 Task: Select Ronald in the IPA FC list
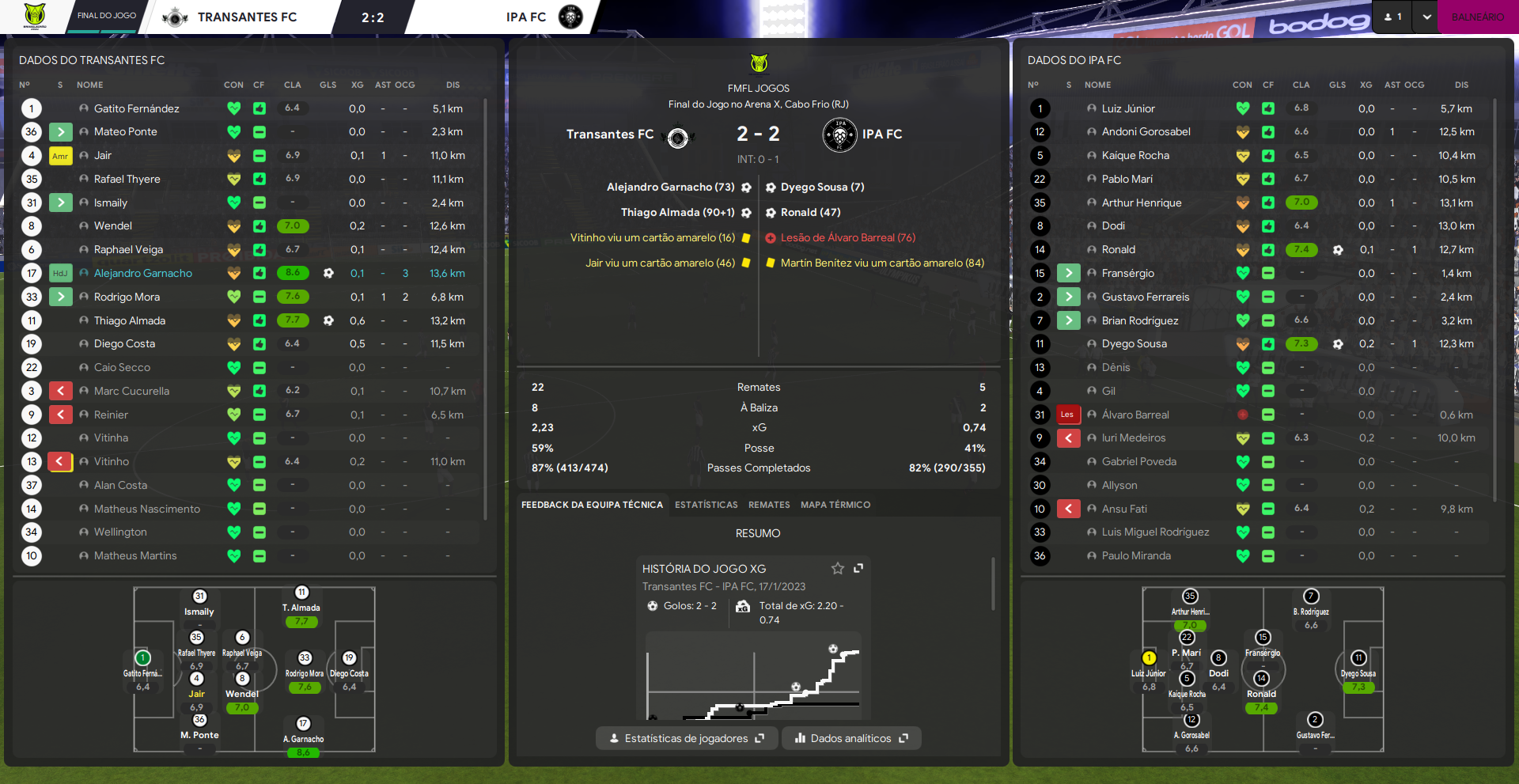click(x=1118, y=250)
